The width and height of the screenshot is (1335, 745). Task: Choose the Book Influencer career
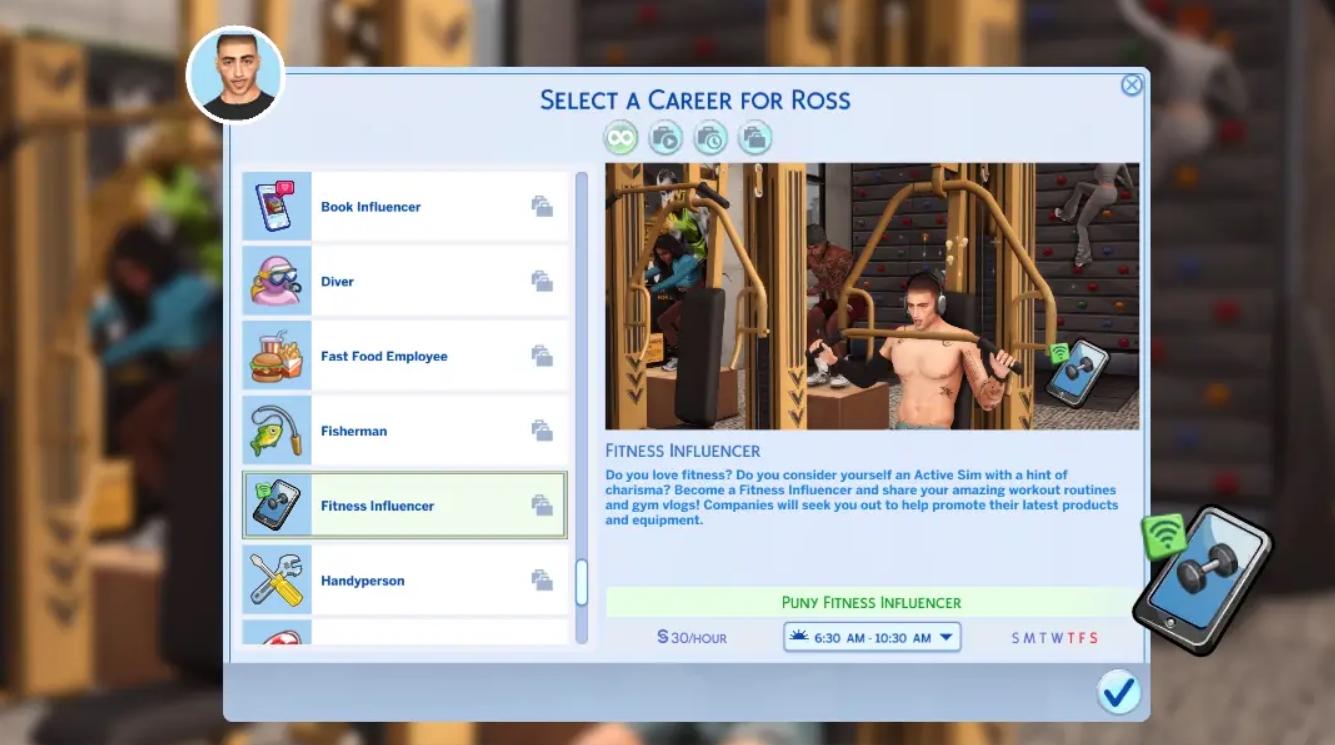[x=404, y=207]
